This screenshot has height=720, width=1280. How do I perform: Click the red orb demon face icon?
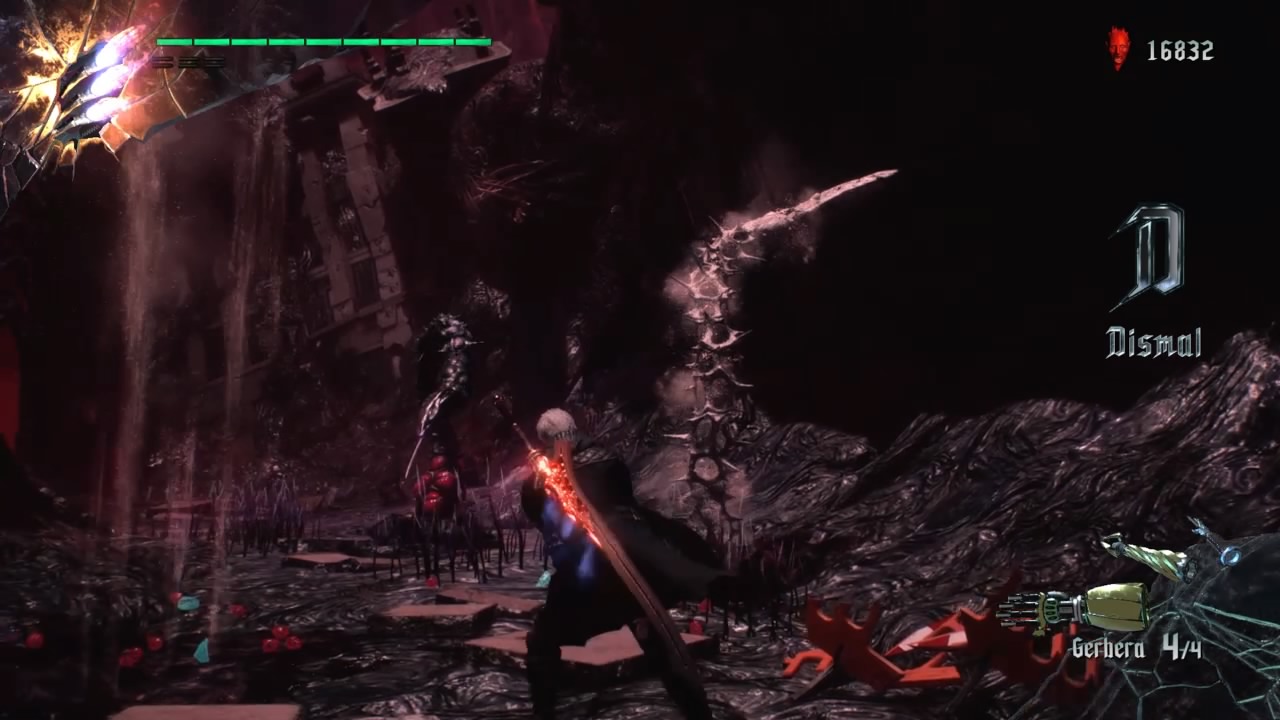coord(1119,49)
